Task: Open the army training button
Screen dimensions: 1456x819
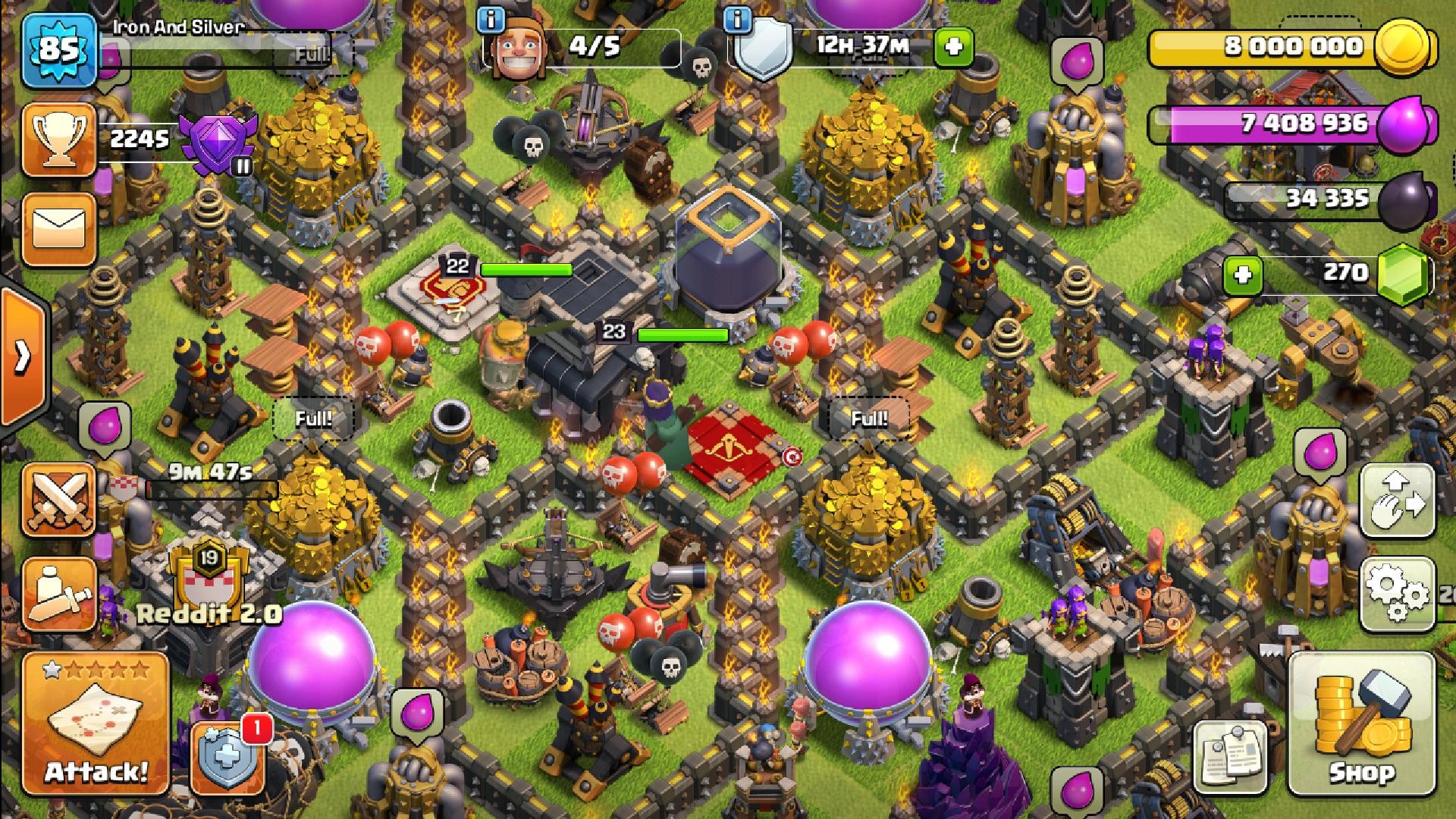Action: (59, 595)
